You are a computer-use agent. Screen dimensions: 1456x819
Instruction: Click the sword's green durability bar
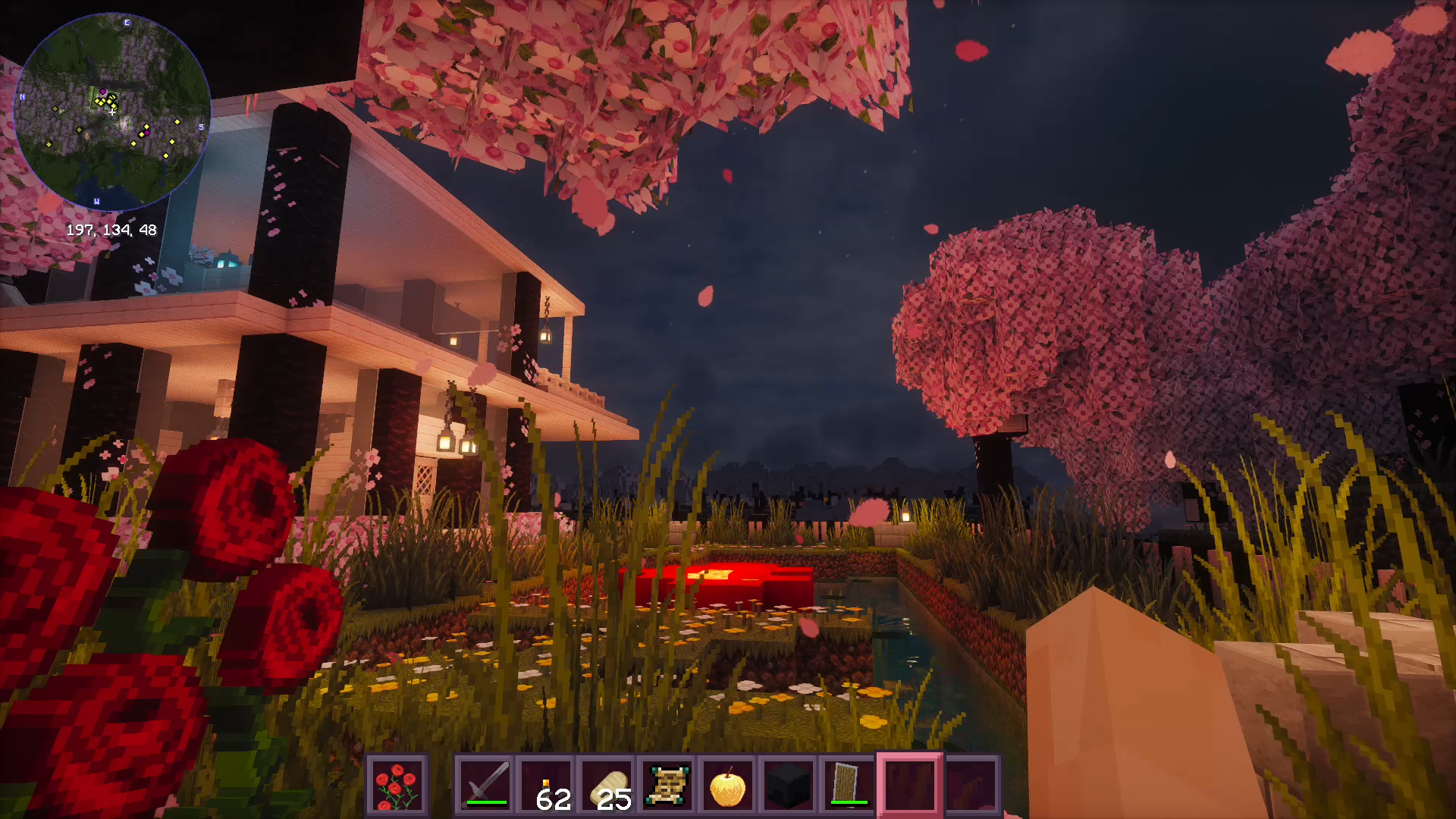click(487, 802)
